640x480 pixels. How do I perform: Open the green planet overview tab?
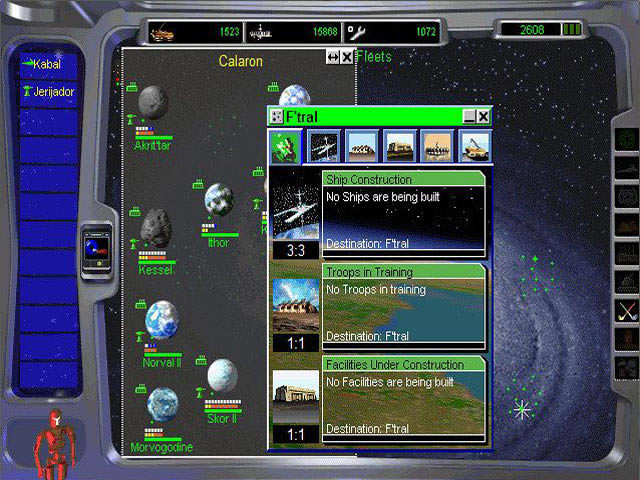(285, 146)
